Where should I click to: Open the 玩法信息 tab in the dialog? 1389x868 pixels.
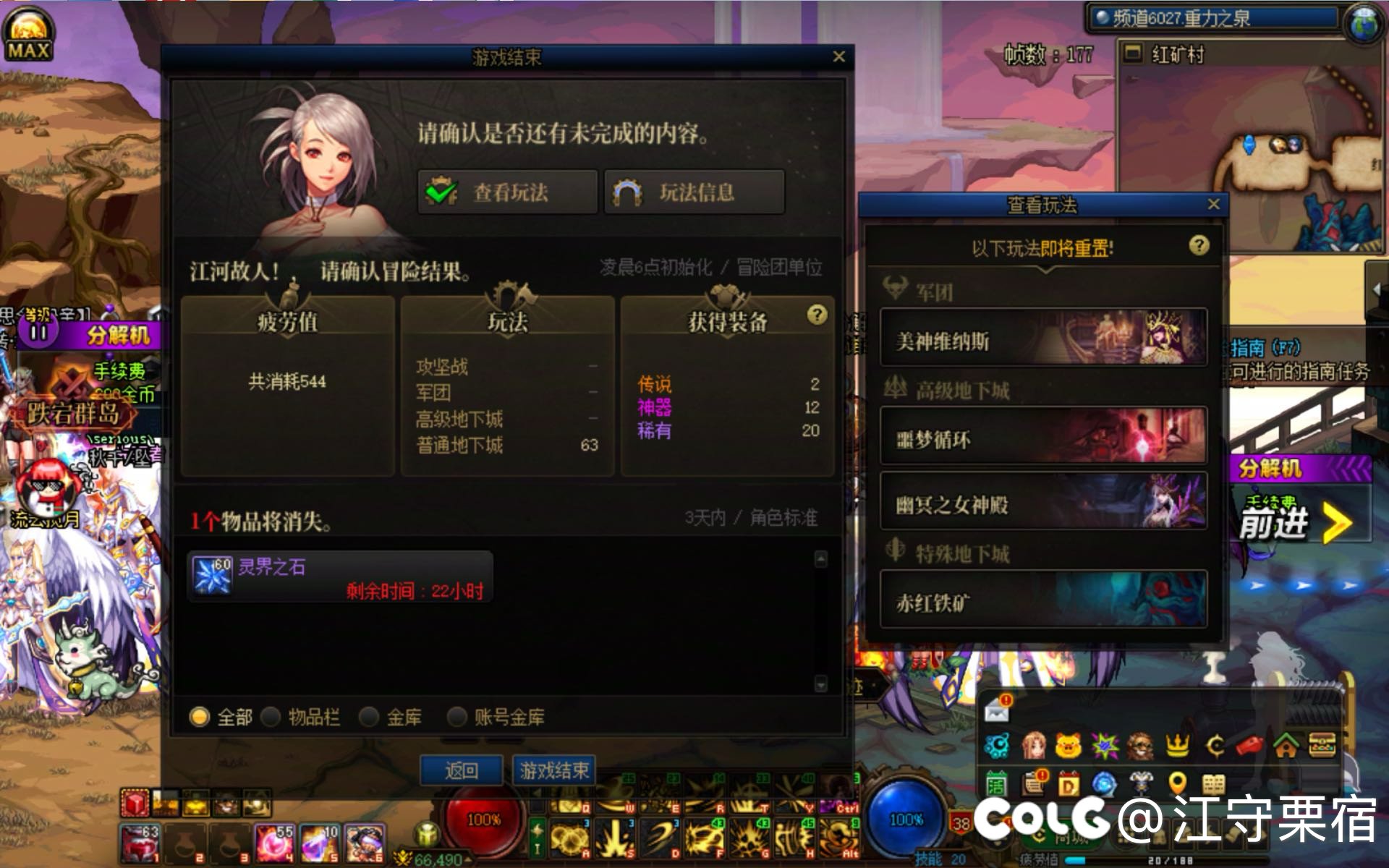click(692, 192)
